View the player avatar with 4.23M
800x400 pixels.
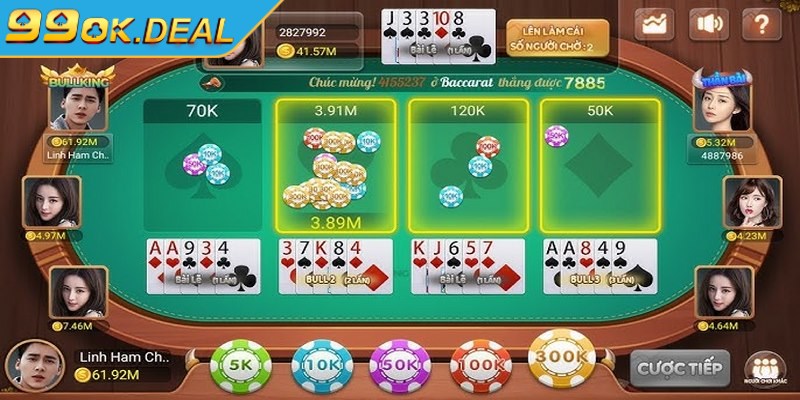748,204
